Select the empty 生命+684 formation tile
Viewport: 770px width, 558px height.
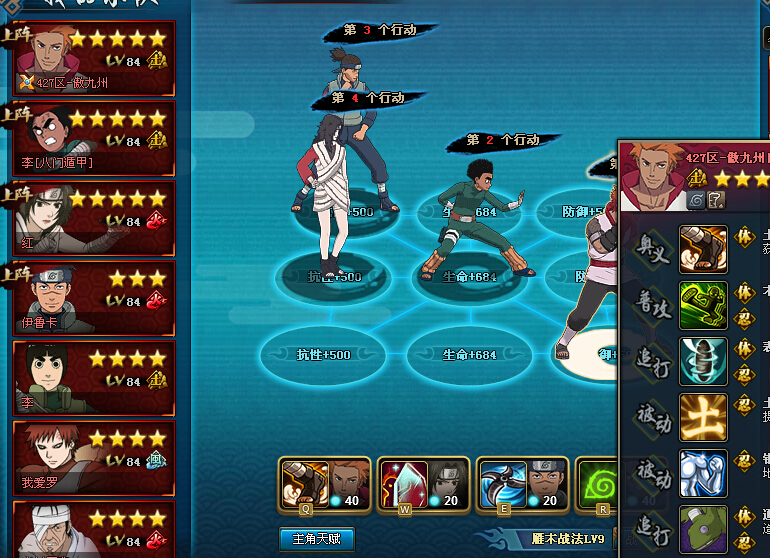[468, 355]
